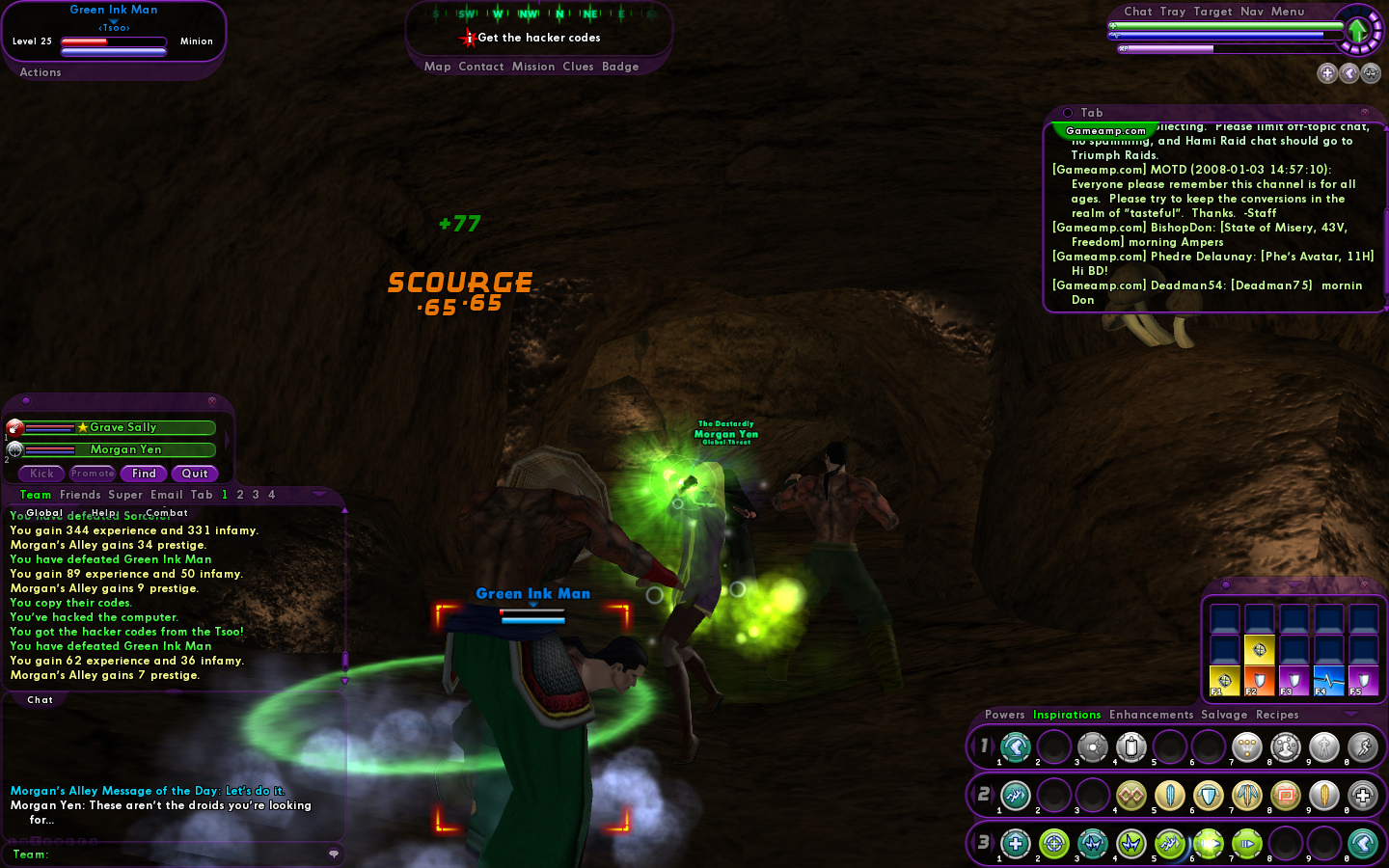Open the Clues panel
Viewport: 1389px width, 868px height.
(578, 67)
